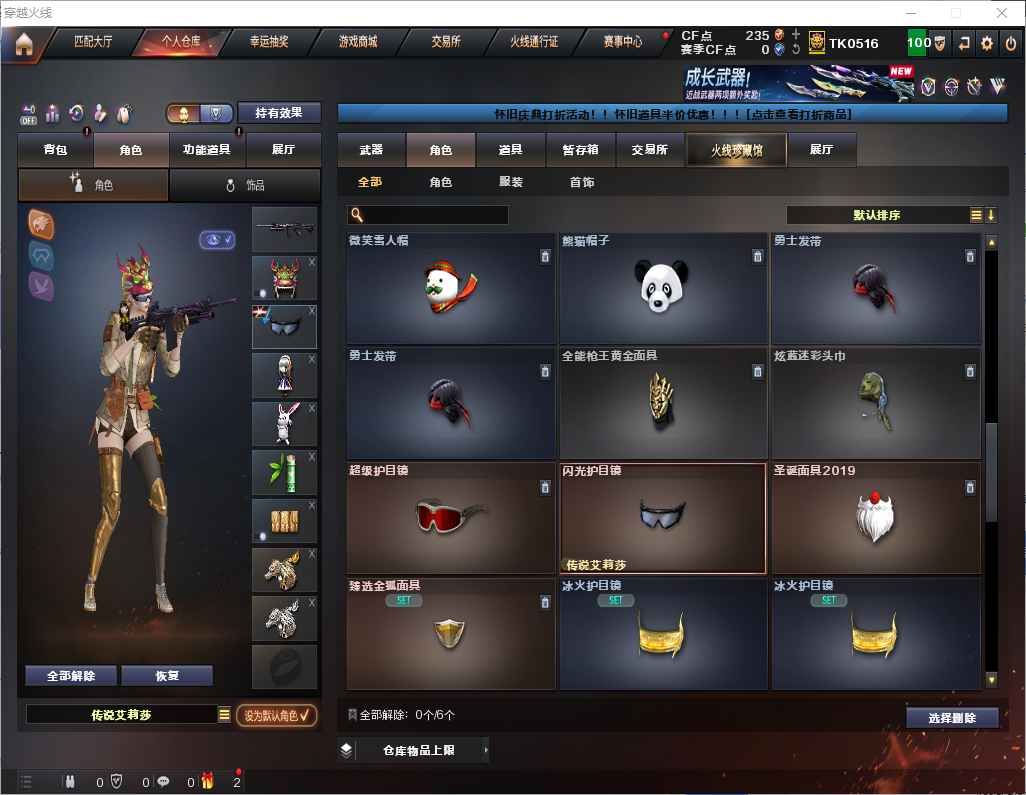
Task: Open the 火线通行证 battle pass
Action: pyautogui.click(x=534, y=42)
